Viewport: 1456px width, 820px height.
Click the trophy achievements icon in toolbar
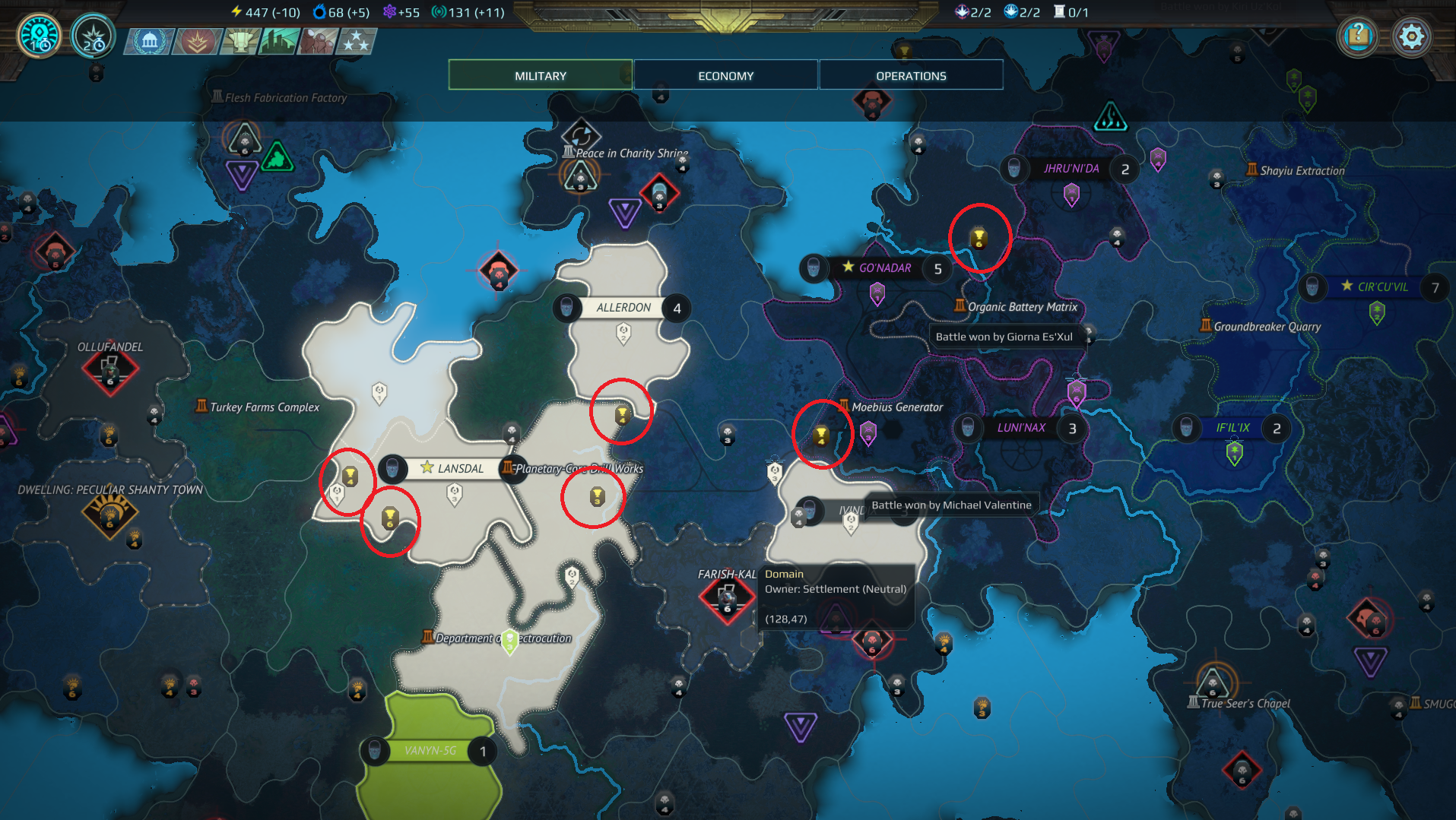click(239, 42)
